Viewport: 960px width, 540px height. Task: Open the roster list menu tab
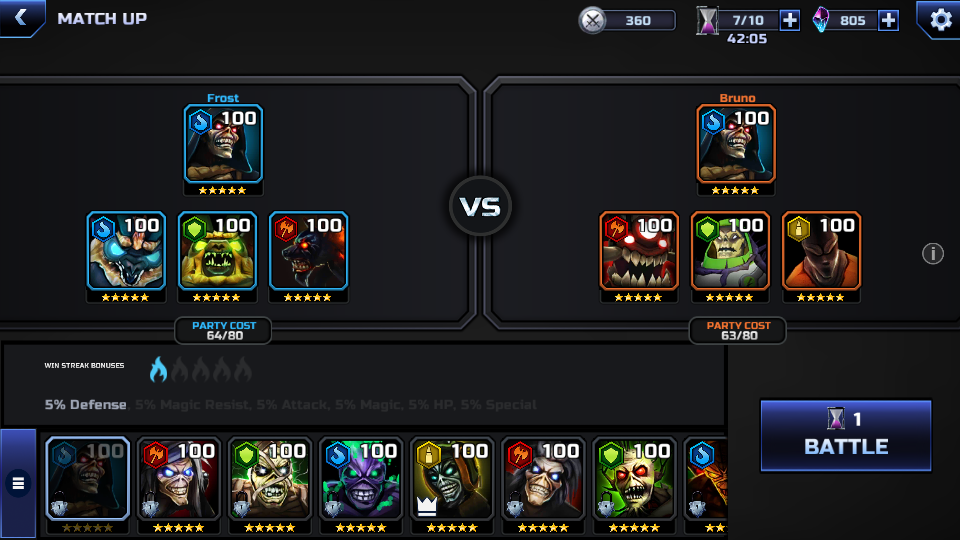(x=18, y=483)
